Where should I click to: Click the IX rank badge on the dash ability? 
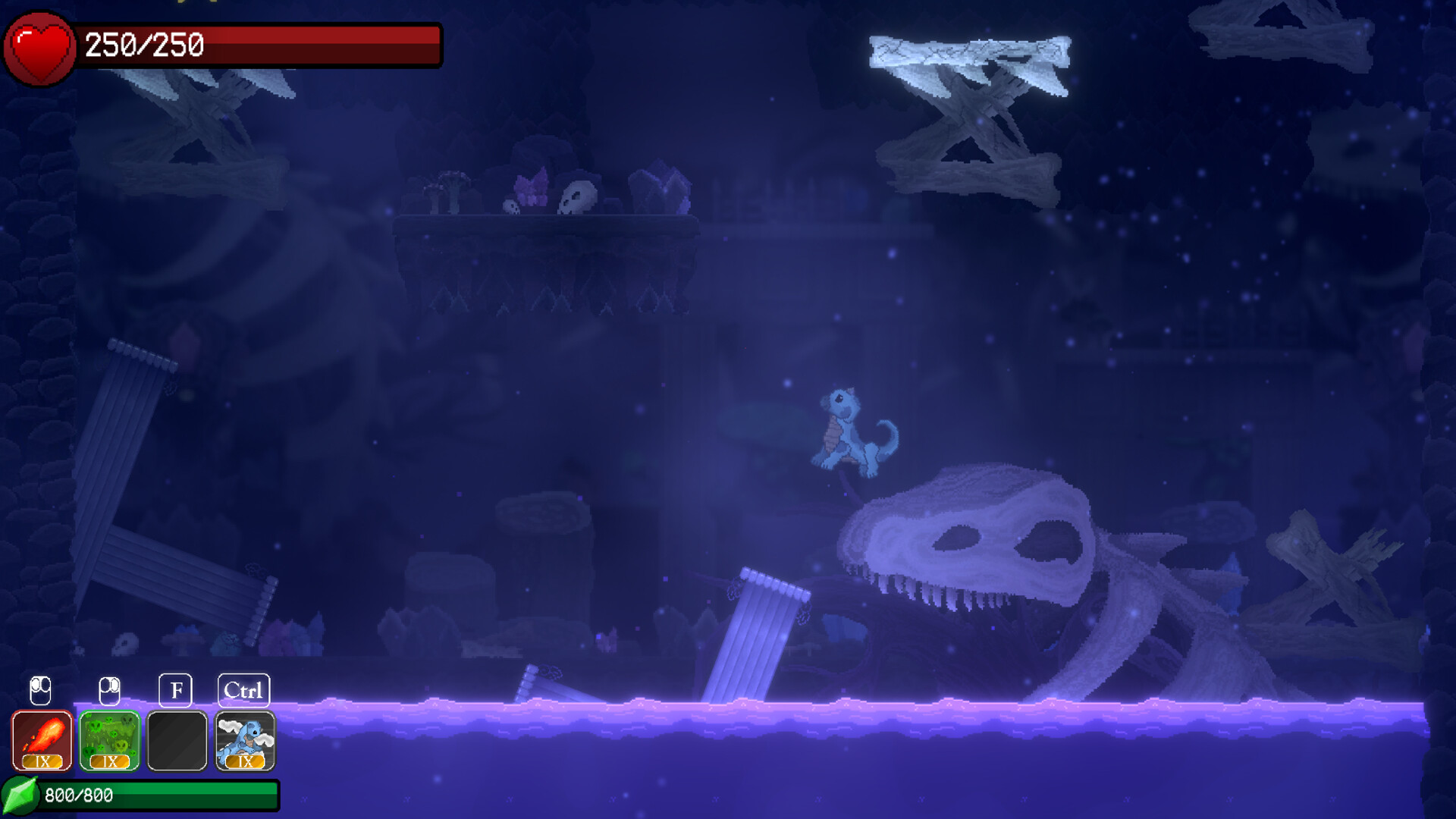(244, 762)
